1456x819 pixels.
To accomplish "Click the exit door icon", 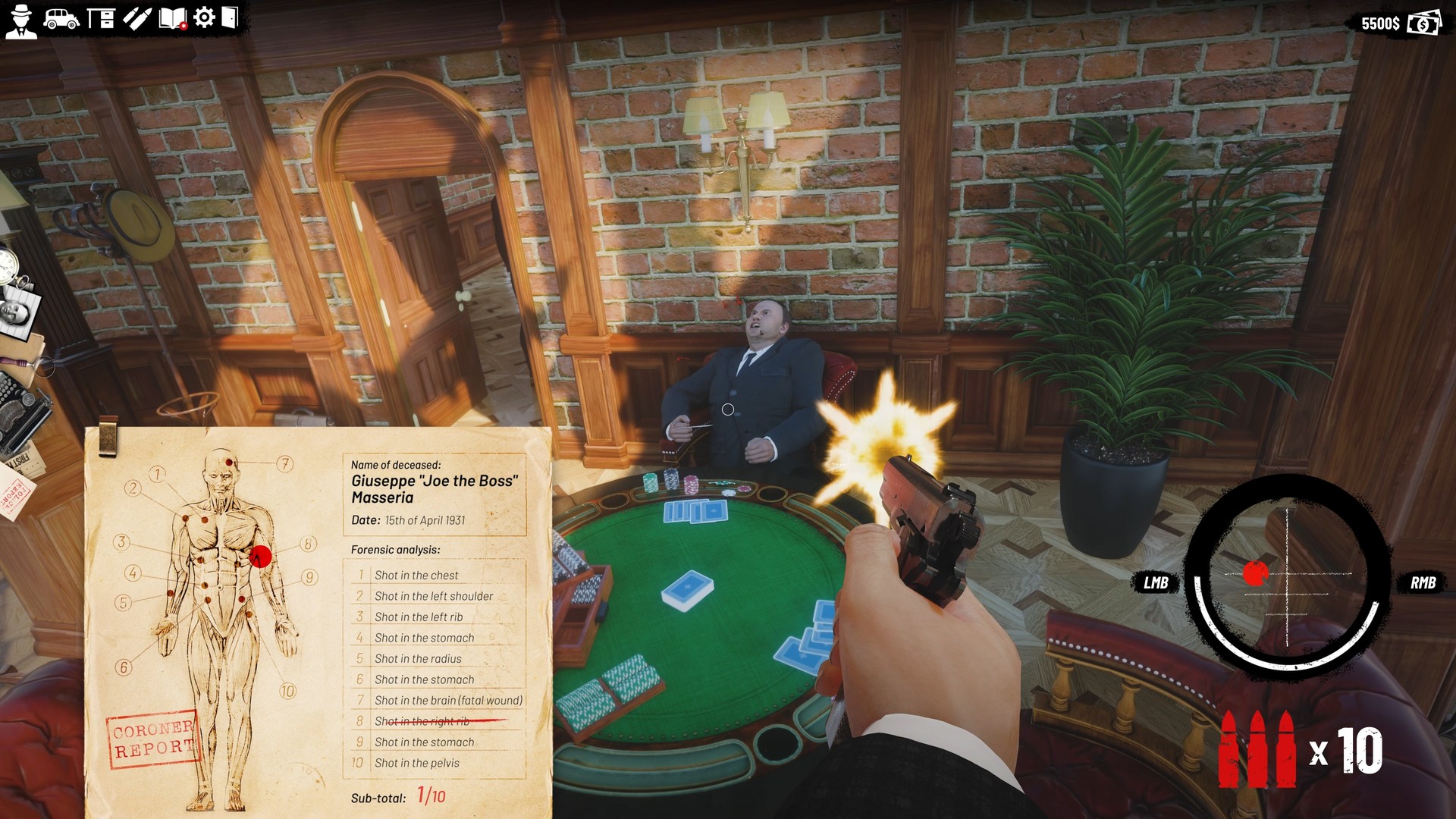I will [231, 17].
